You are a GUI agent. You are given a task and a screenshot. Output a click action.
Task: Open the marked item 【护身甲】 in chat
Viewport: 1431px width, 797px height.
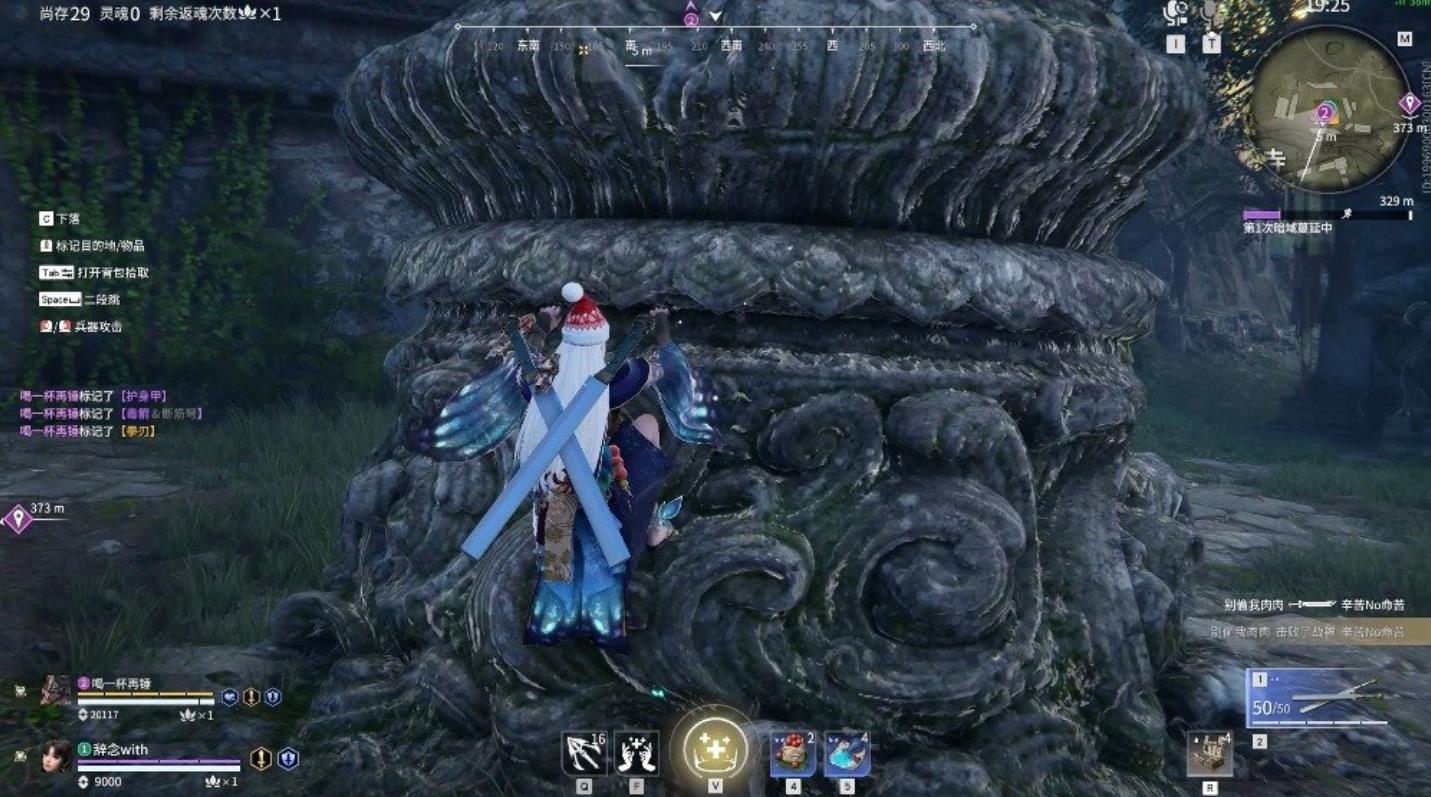pyautogui.click(x=145, y=397)
